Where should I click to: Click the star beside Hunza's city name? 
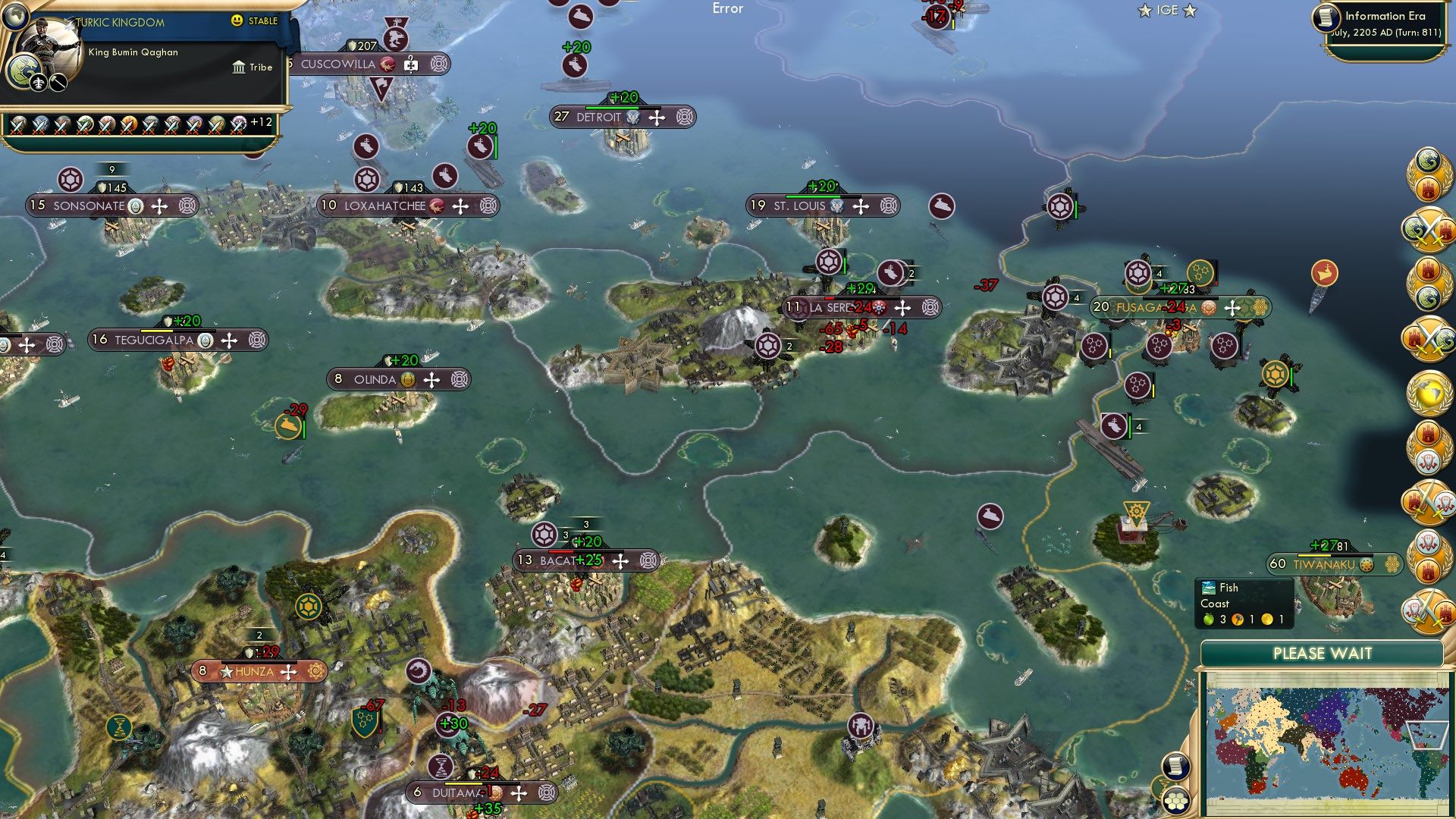pos(225,672)
